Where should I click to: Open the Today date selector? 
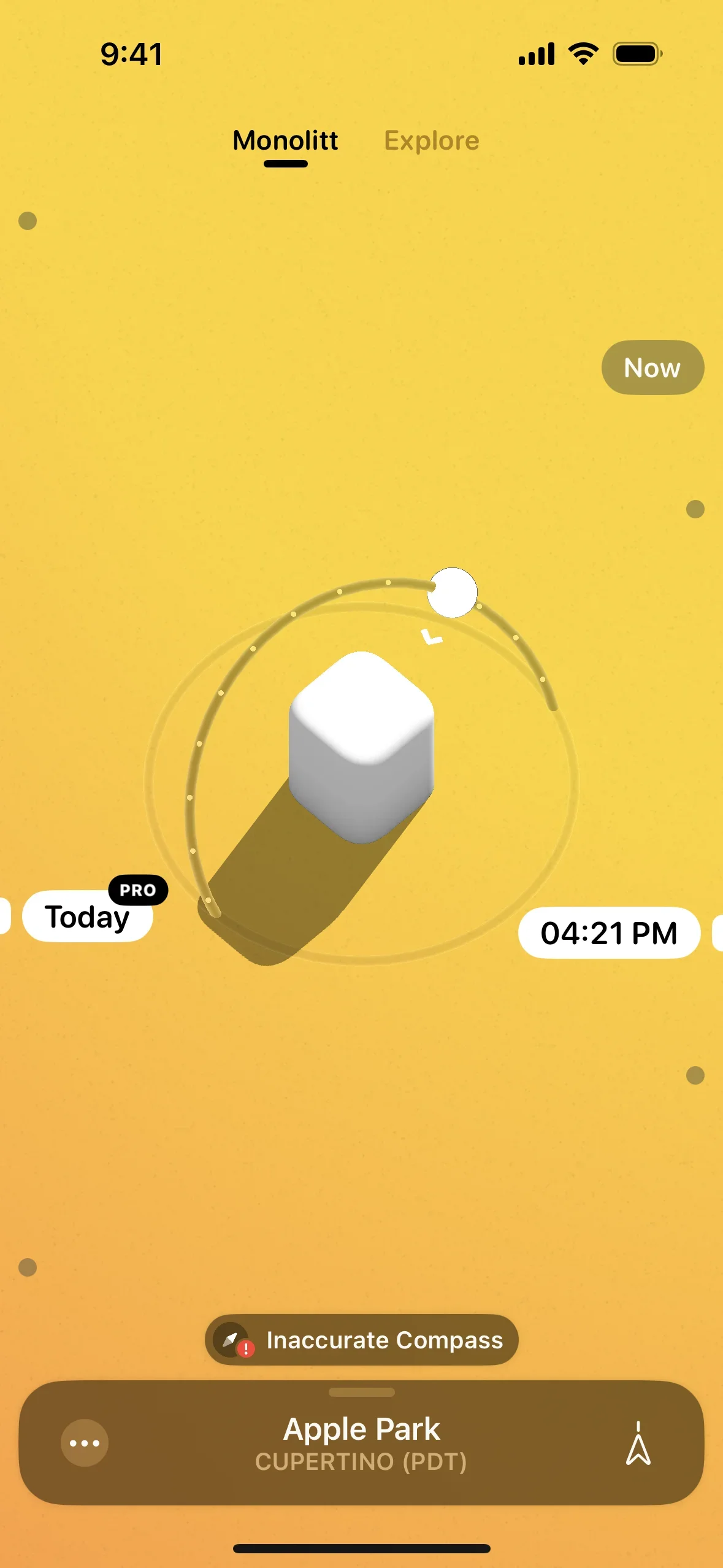87,917
